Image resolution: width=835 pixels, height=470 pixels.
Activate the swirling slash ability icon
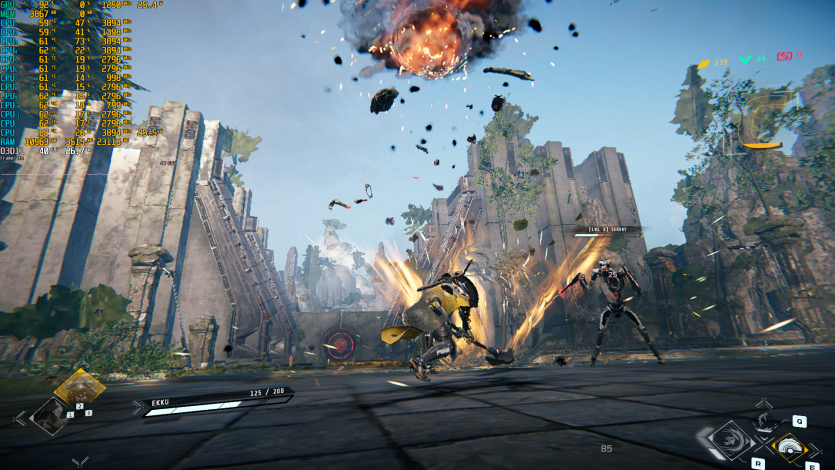pos(730,439)
